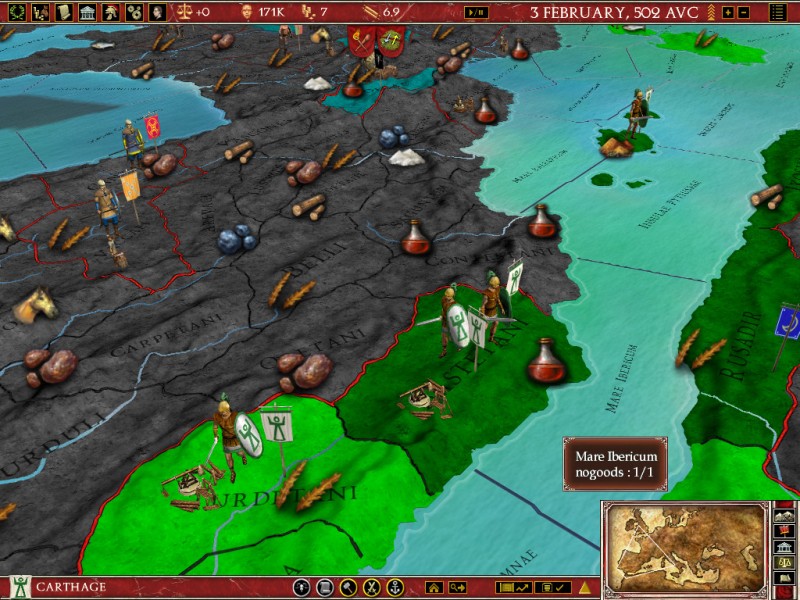
Task: Toggle the play/pause game button
Action: (x=477, y=12)
